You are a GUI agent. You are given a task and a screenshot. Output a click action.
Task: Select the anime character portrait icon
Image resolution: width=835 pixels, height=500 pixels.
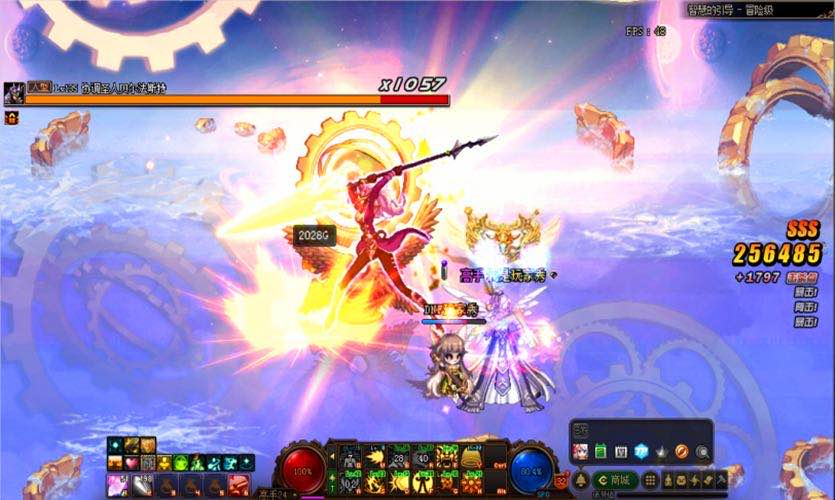581,452
